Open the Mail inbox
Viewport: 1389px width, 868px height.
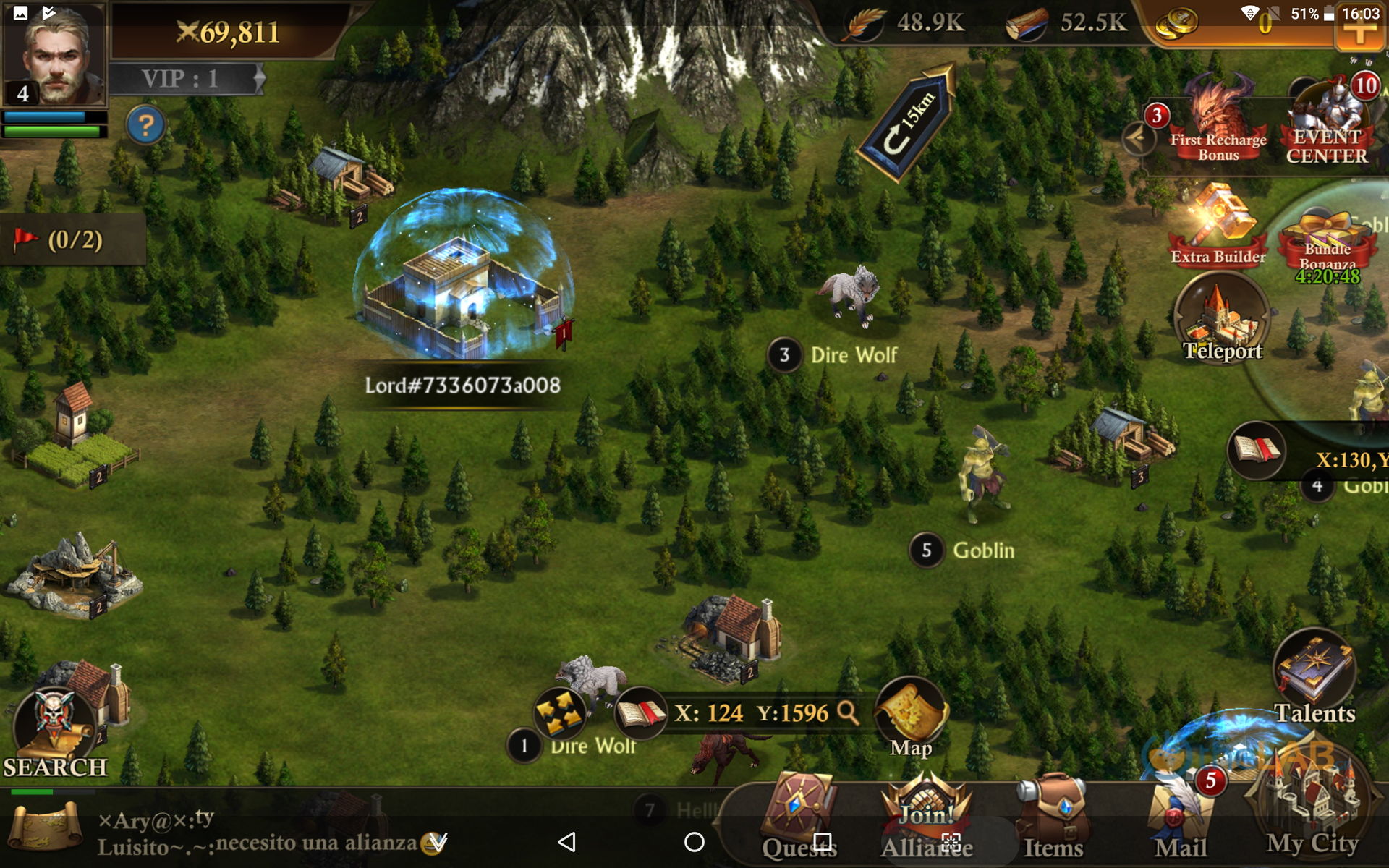(1181, 817)
